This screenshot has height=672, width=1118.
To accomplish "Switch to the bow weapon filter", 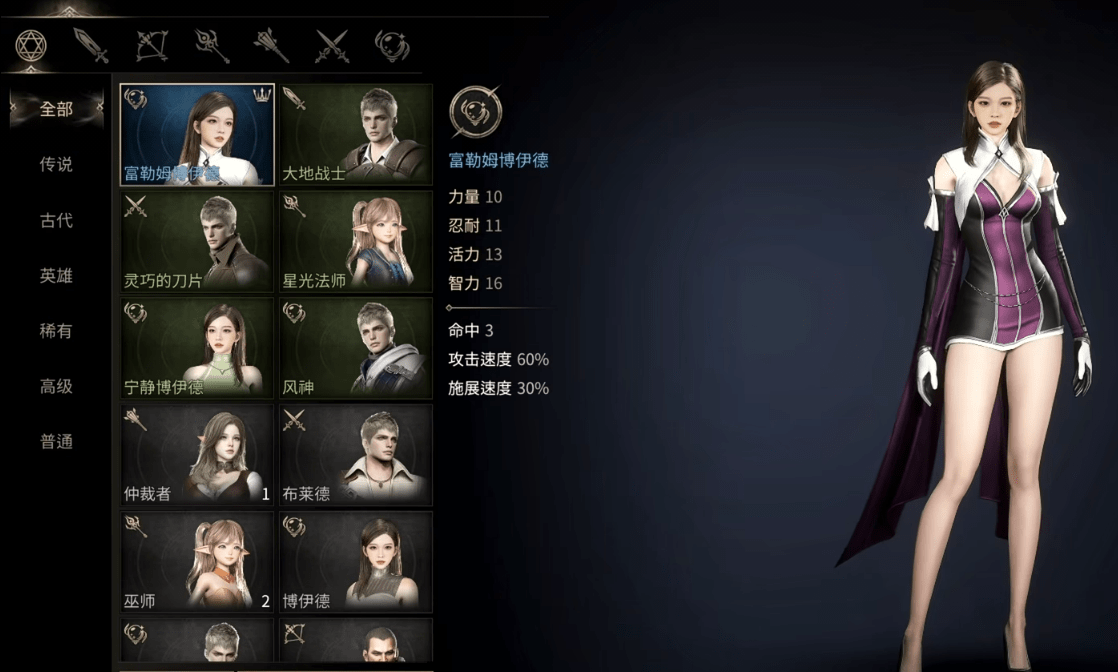I will [x=151, y=45].
